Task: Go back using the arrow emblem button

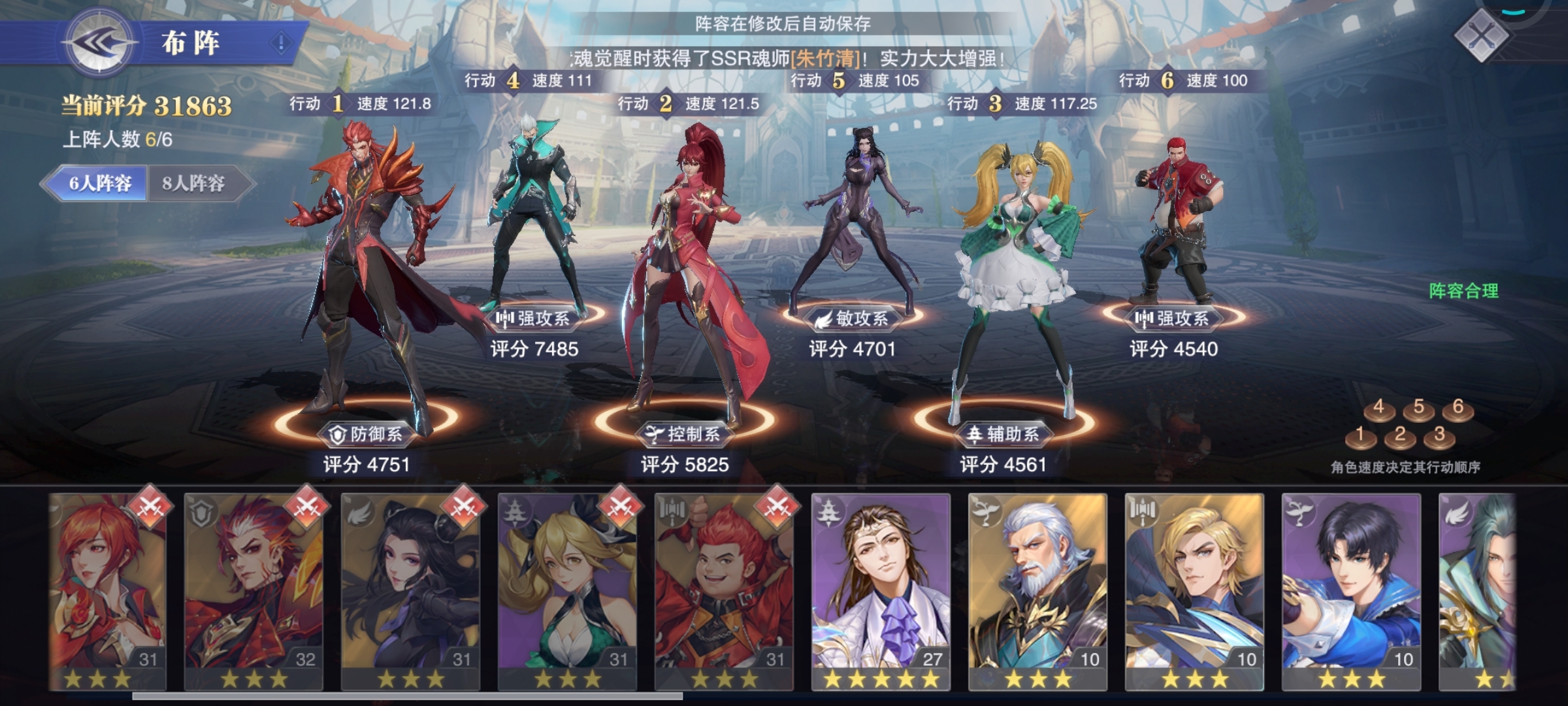Action: click(x=99, y=43)
